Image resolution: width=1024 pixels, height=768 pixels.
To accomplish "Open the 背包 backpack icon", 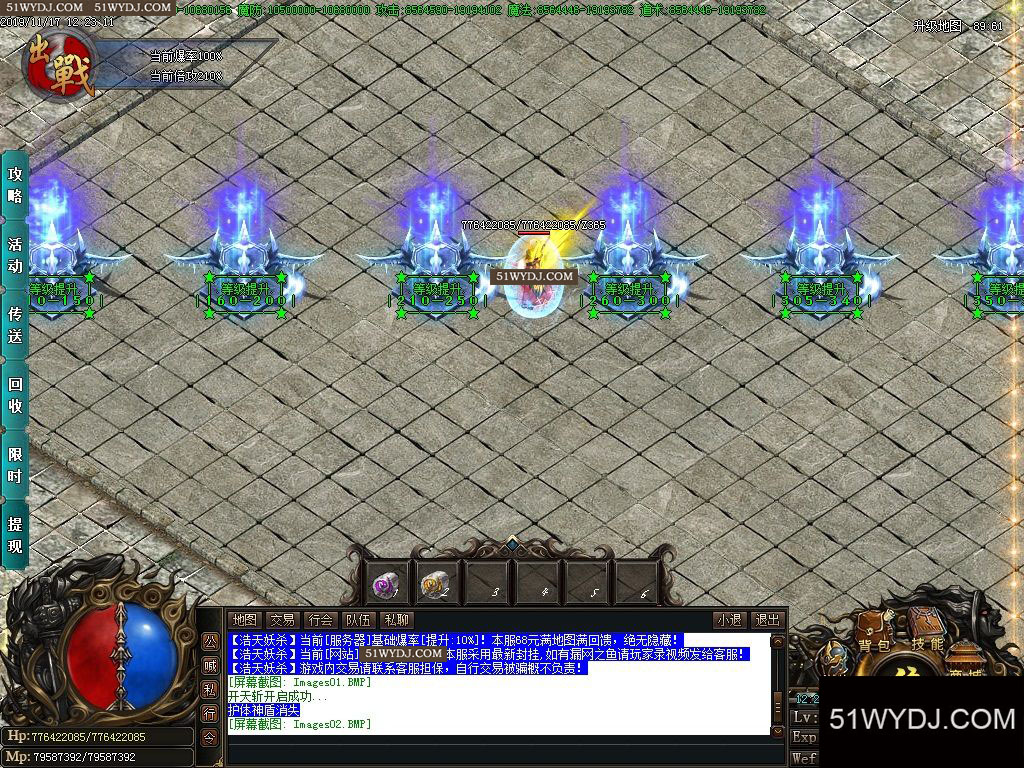I will click(873, 645).
